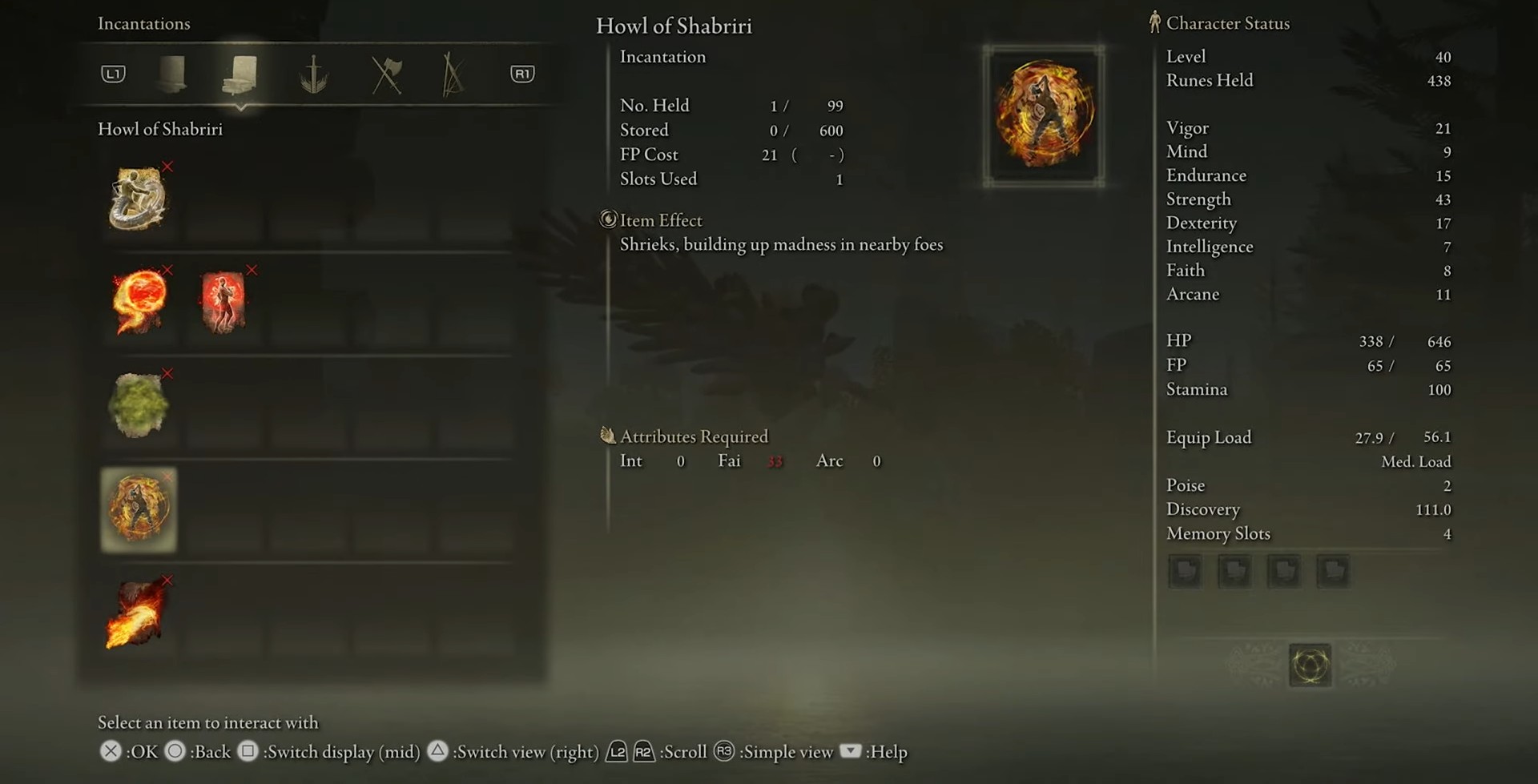Switch to the crossed axe and sword tab

(387, 74)
